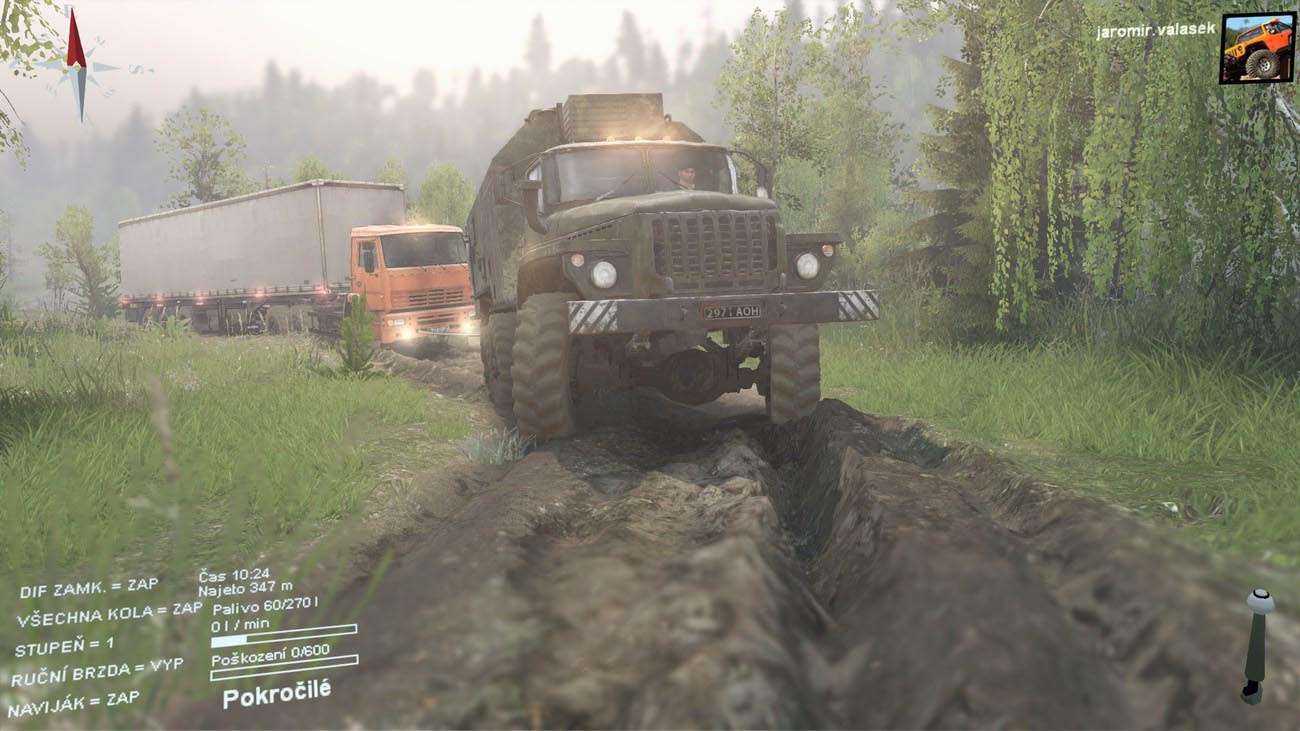Image resolution: width=1300 pixels, height=731 pixels.
Task: Toggle the NAVIJÁK winch setting
Action: tap(74, 703)
